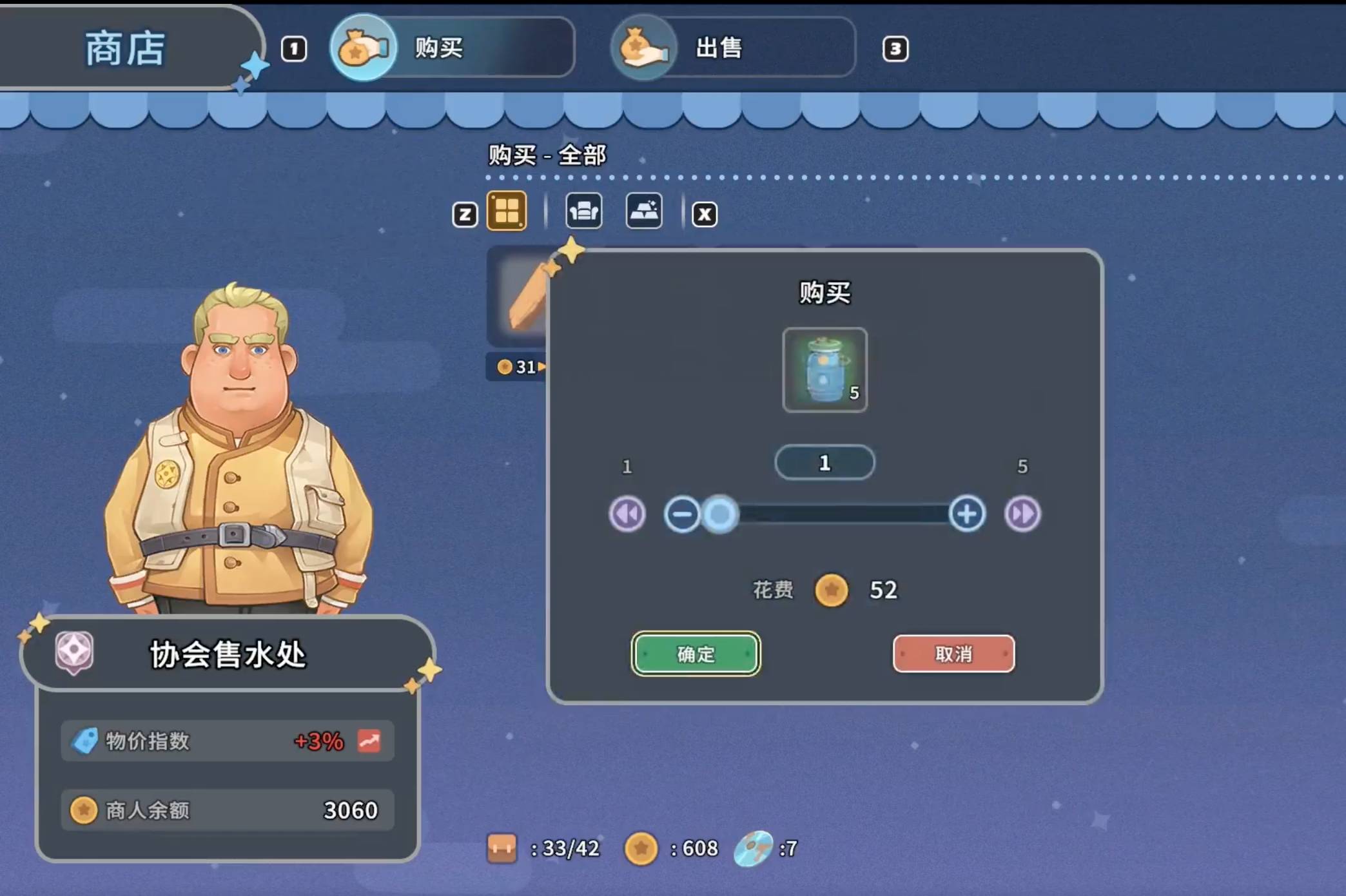Jump to minimum quantity with left double-arrow
Viewport: 1346px width, 896px height.
626,514
